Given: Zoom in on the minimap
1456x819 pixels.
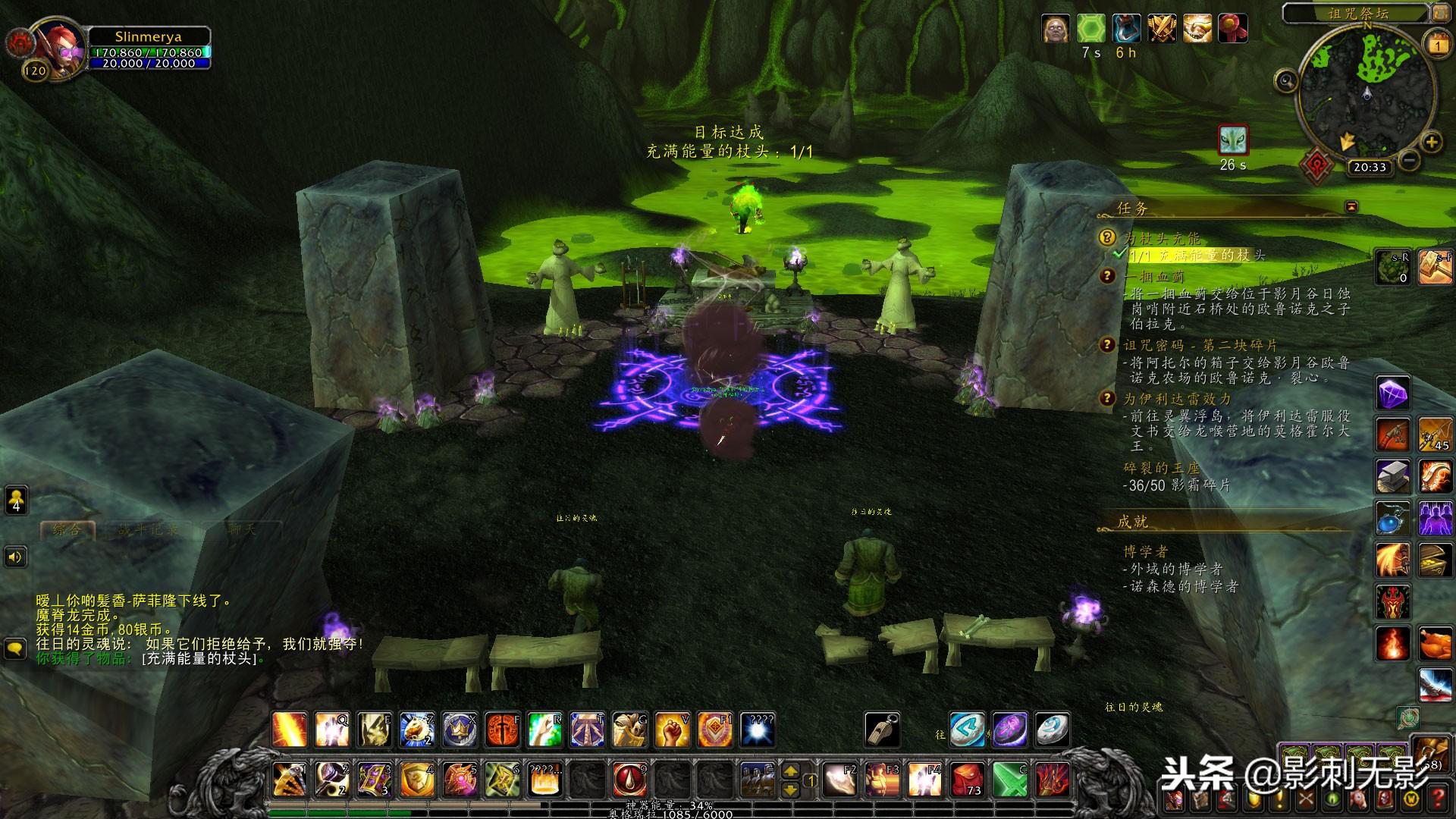Looking at the screenshot, I should tap(1431, 142).
